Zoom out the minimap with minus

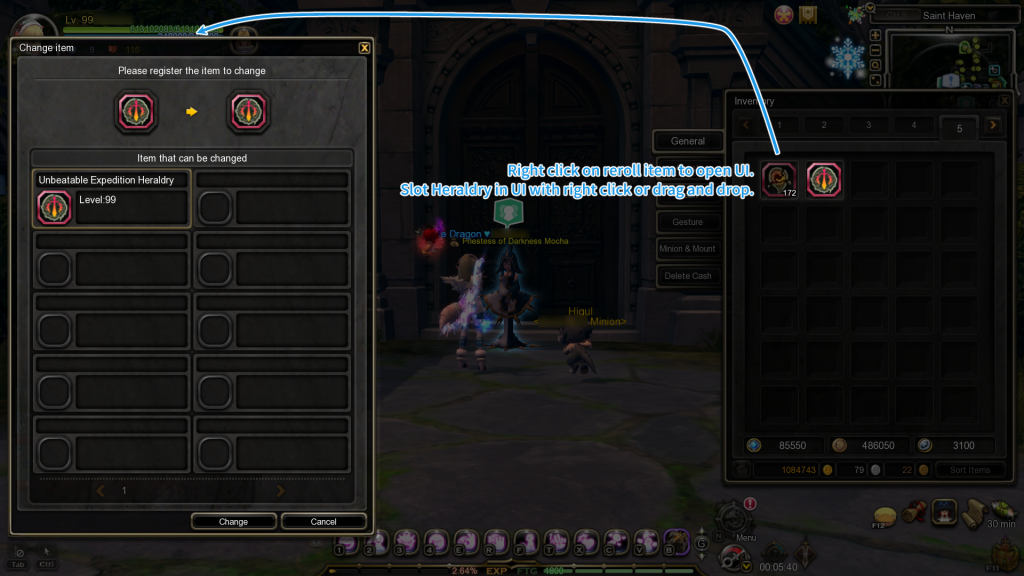(x=876, y=50)
